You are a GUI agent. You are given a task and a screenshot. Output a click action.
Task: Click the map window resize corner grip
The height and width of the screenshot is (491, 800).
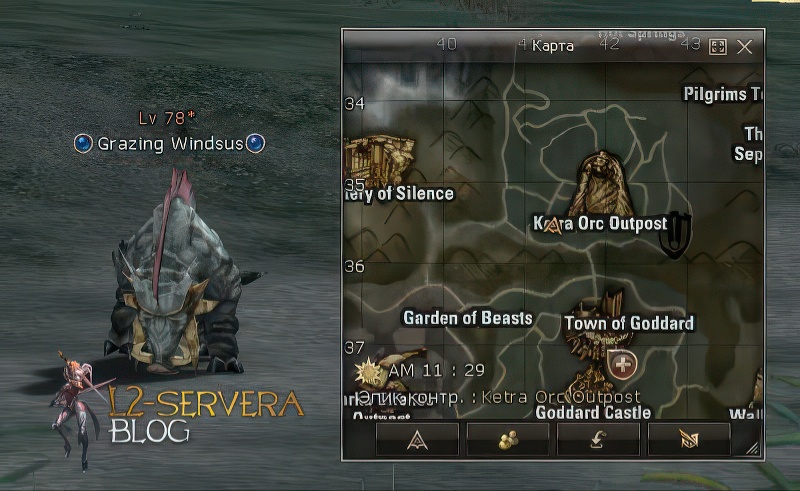[x=752, y=449]
